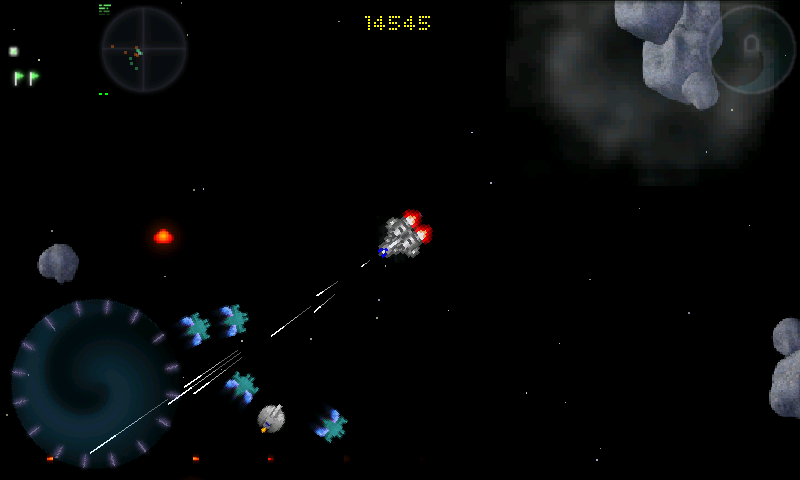Touch the spiral virtual joystick
Image resolution: width=800 pixels, height=480 pixels.
click(95, 383)
